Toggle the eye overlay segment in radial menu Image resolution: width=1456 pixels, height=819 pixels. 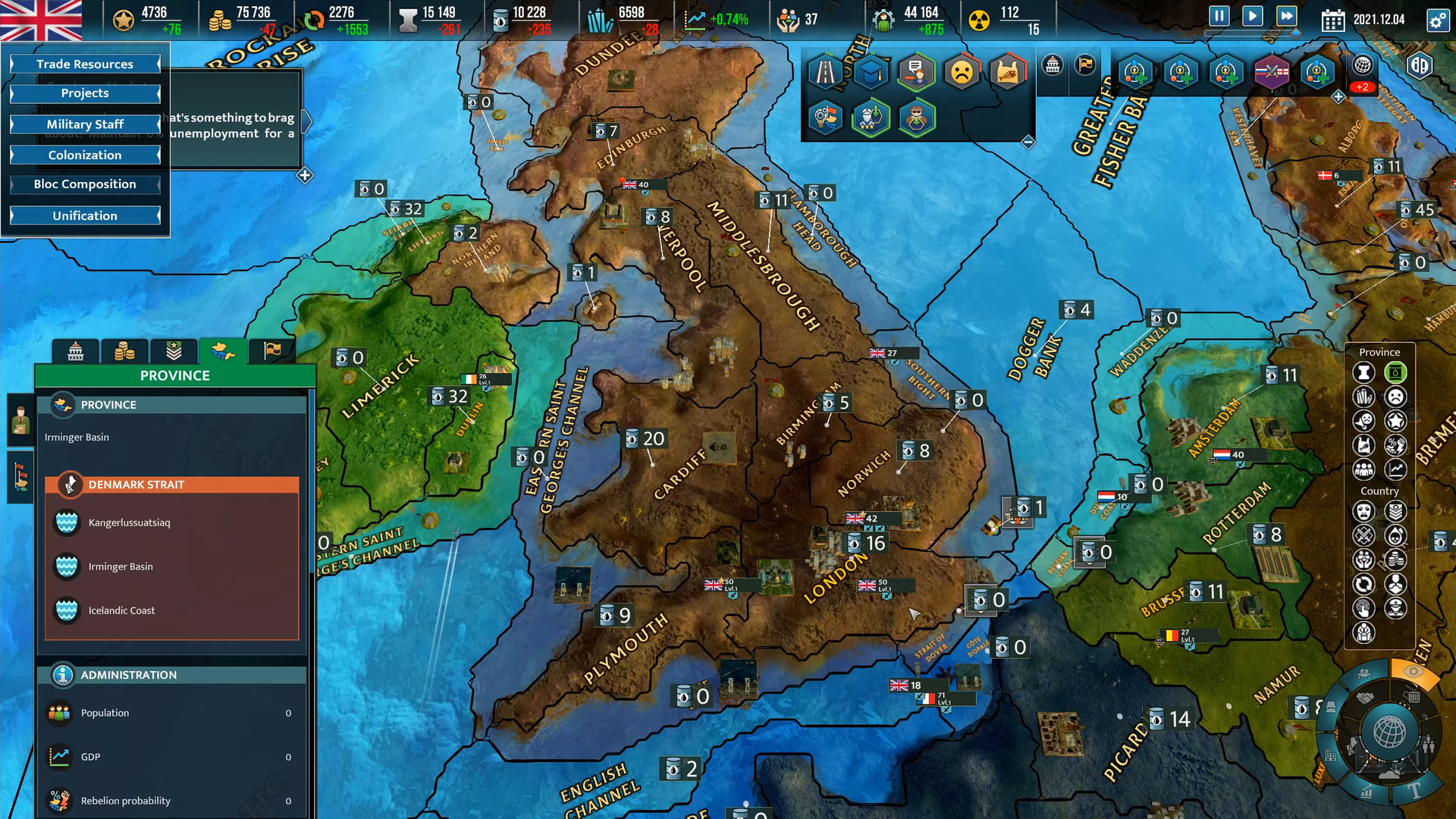1413,671
